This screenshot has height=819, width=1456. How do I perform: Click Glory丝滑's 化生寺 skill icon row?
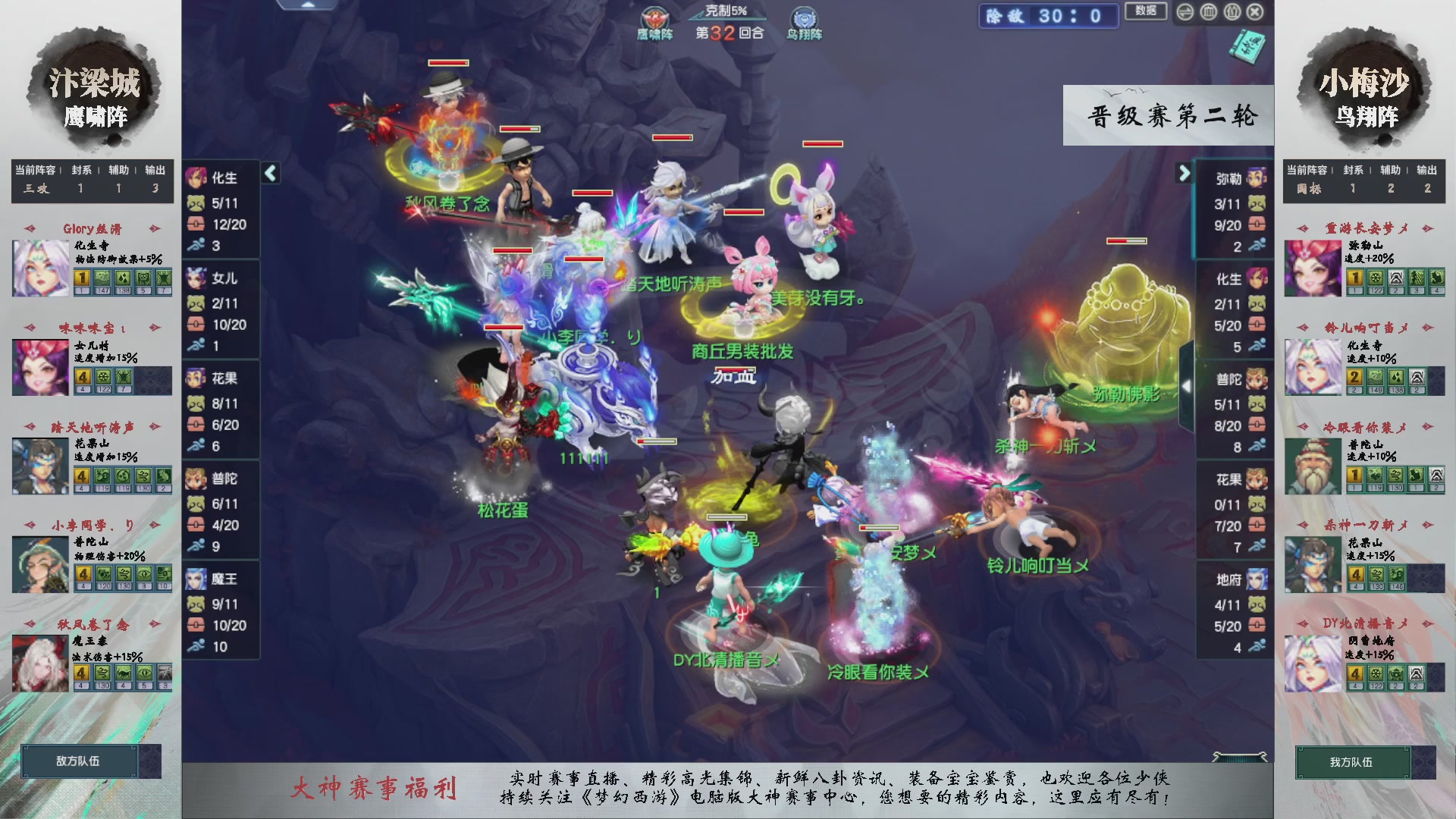(x=121, y=281)
